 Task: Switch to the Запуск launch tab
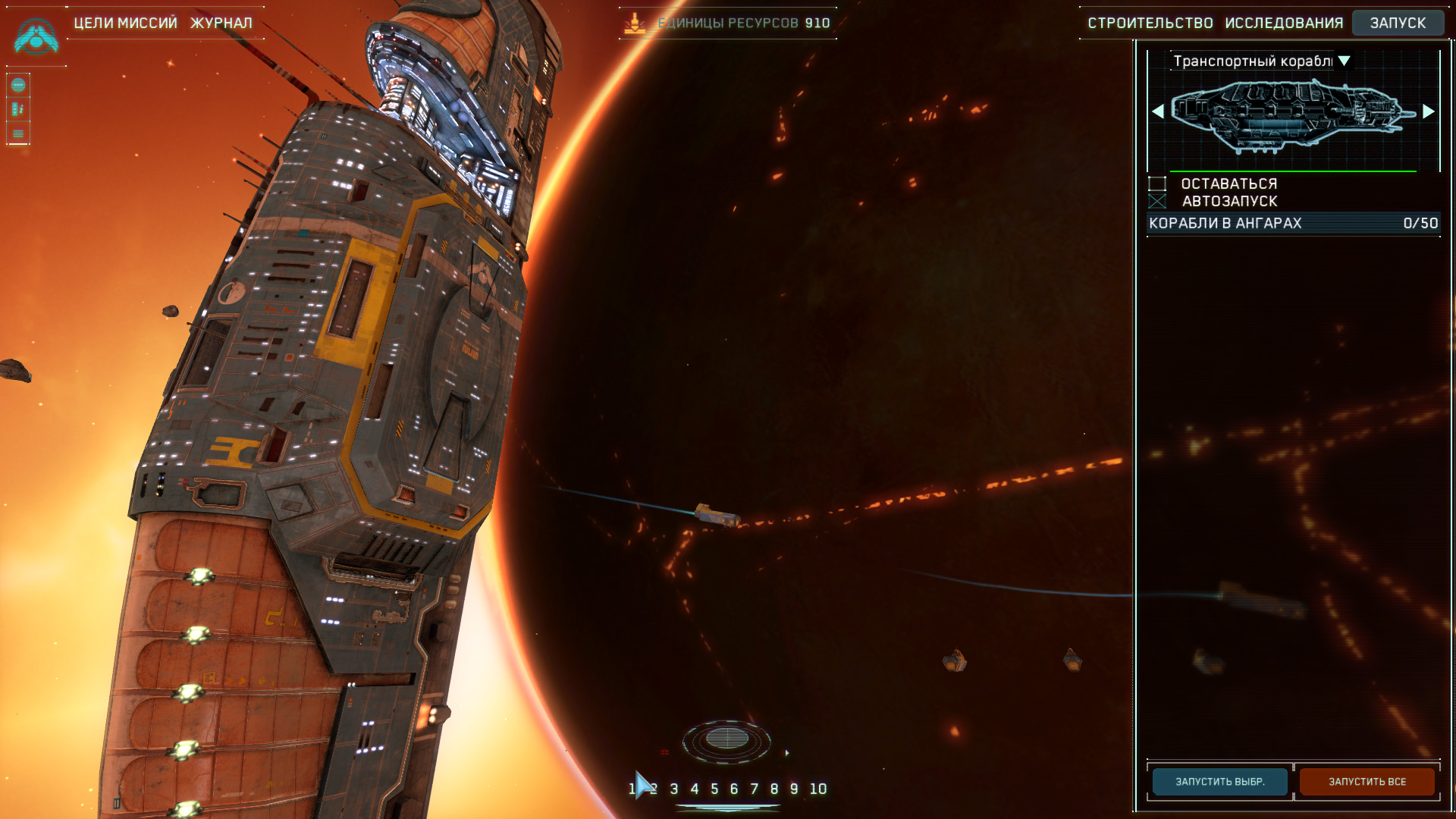[x=1398, y=23]
